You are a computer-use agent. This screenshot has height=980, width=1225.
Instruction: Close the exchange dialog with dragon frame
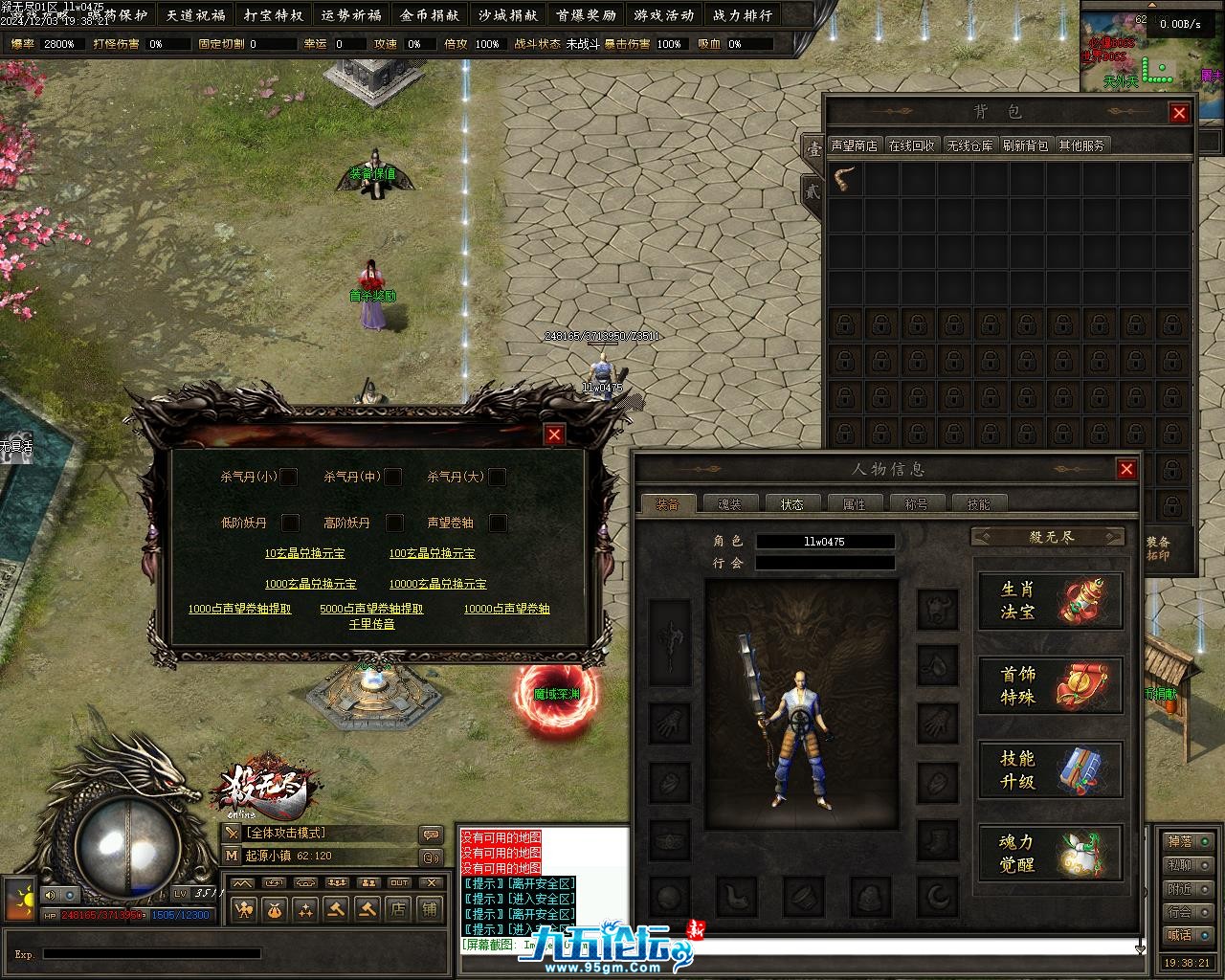point(554,434)
